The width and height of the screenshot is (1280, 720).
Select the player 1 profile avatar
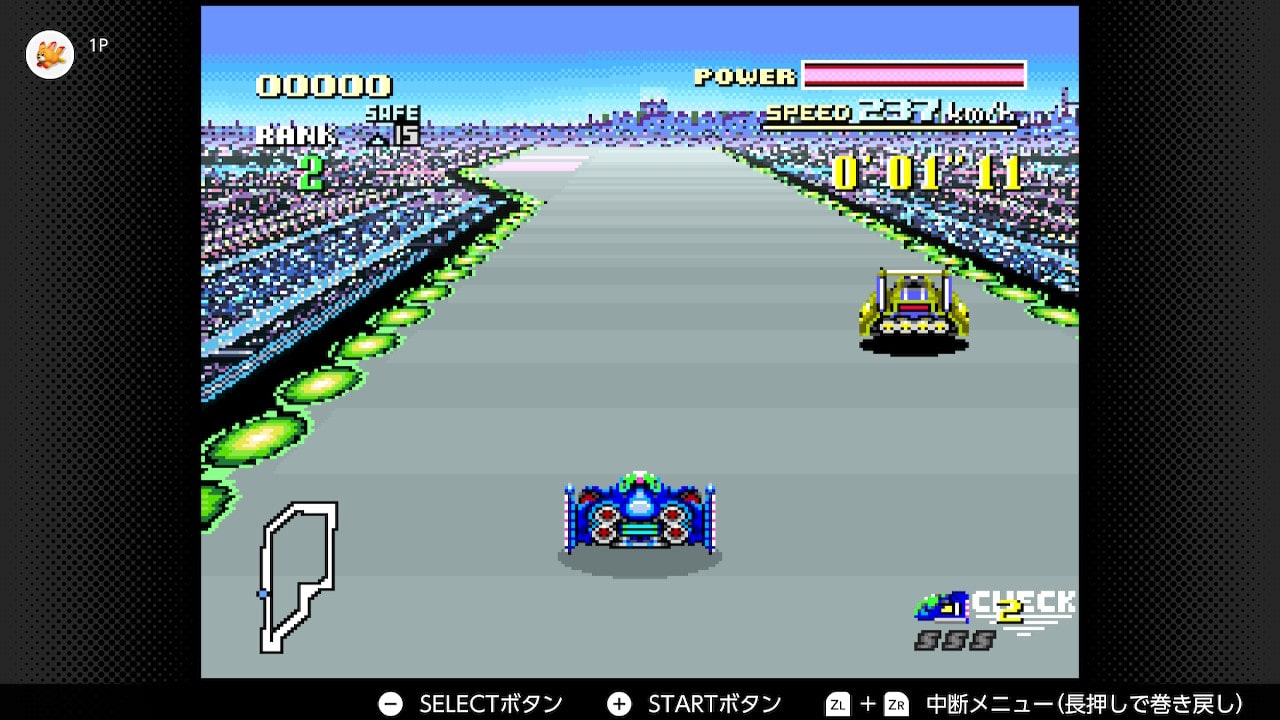[x=49, y=54]
